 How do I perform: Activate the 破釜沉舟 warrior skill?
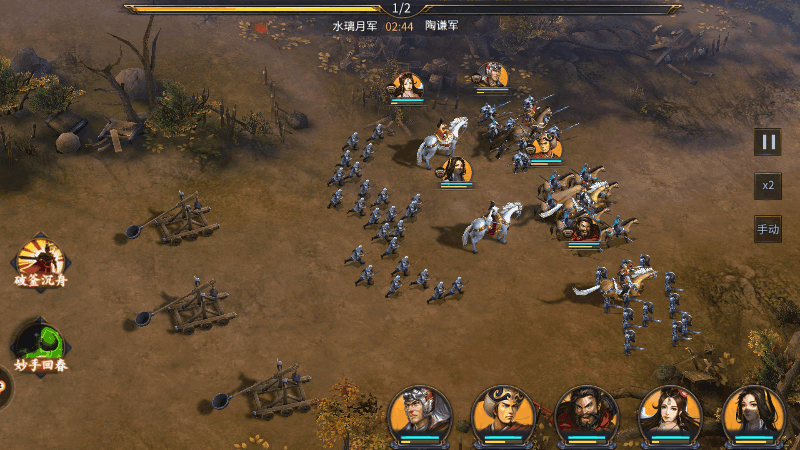pyautogui.click(x=41, y=259)
